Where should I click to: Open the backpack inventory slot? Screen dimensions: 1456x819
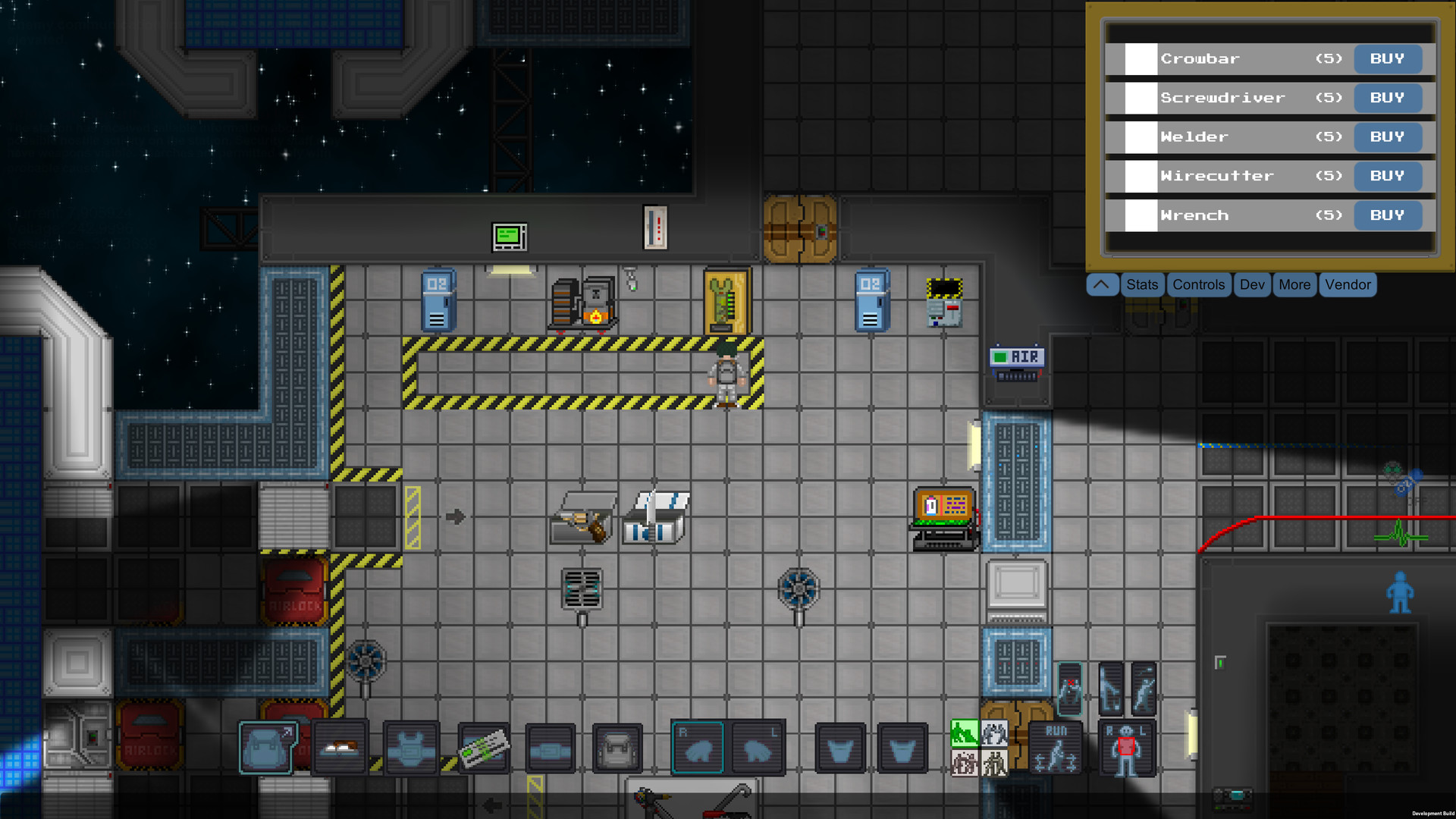(x=267, y=748)
